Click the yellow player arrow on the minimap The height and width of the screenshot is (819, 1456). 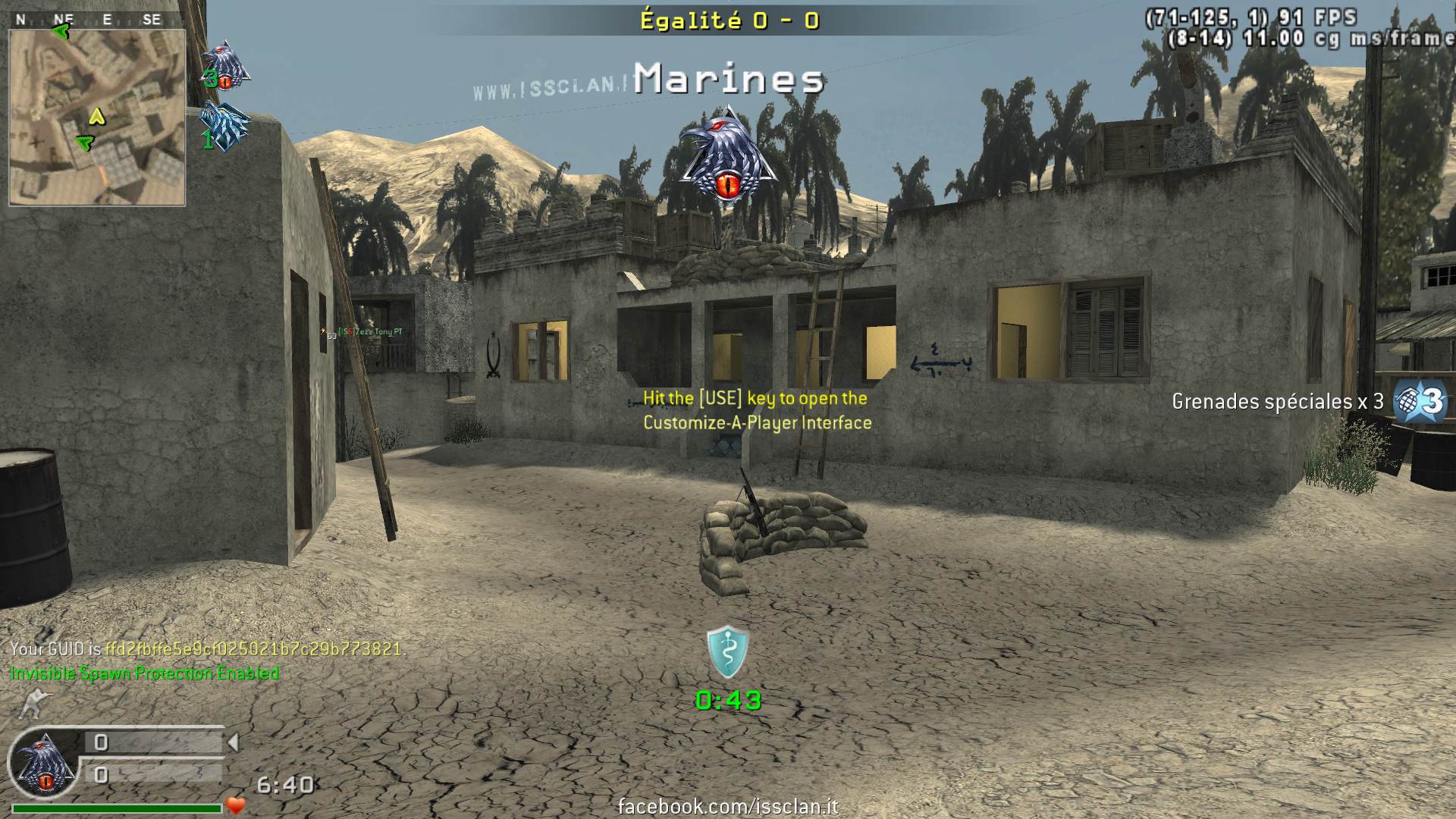(96, 116)
